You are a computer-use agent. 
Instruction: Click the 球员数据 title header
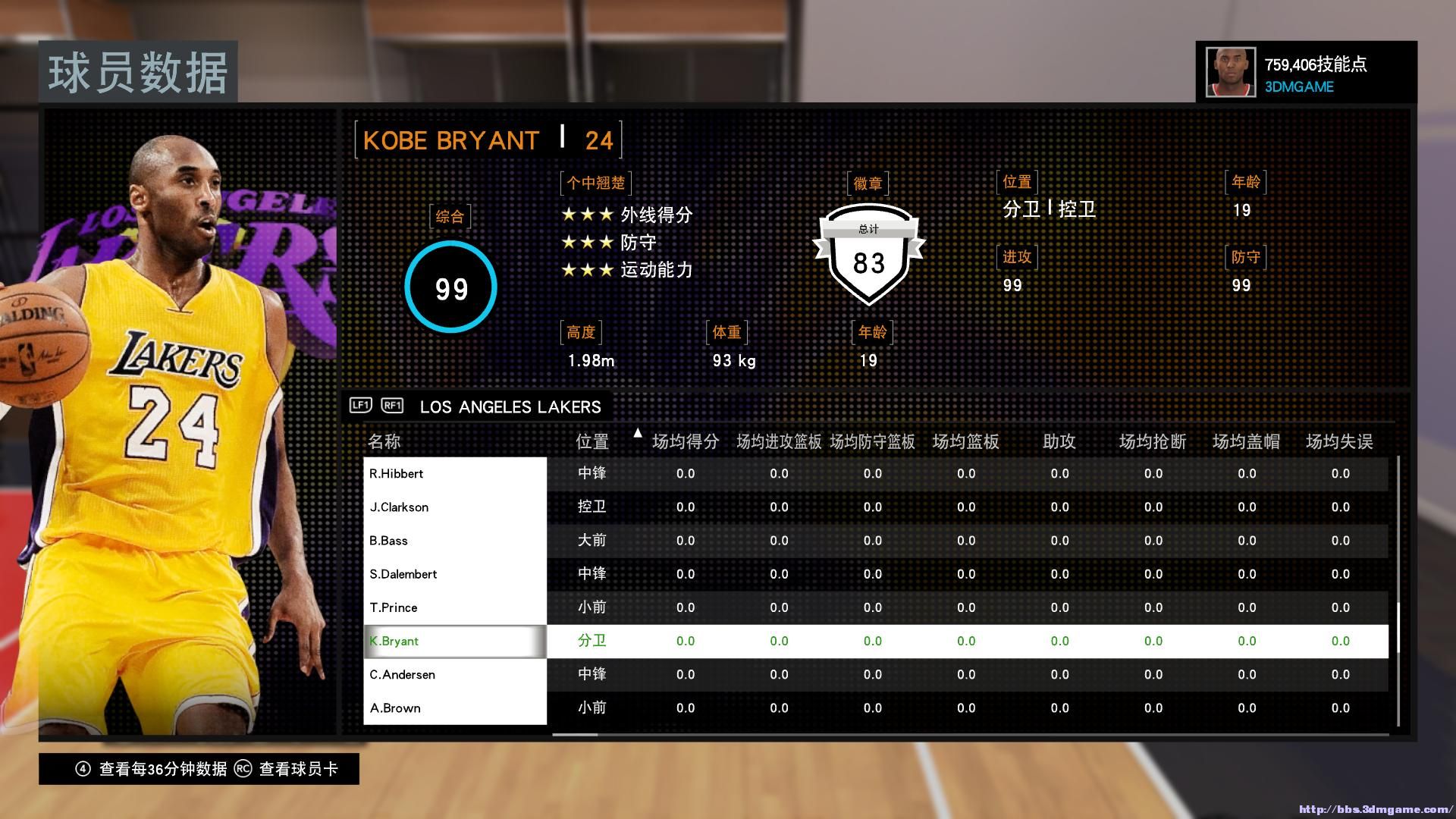click(x=140, y=72)
